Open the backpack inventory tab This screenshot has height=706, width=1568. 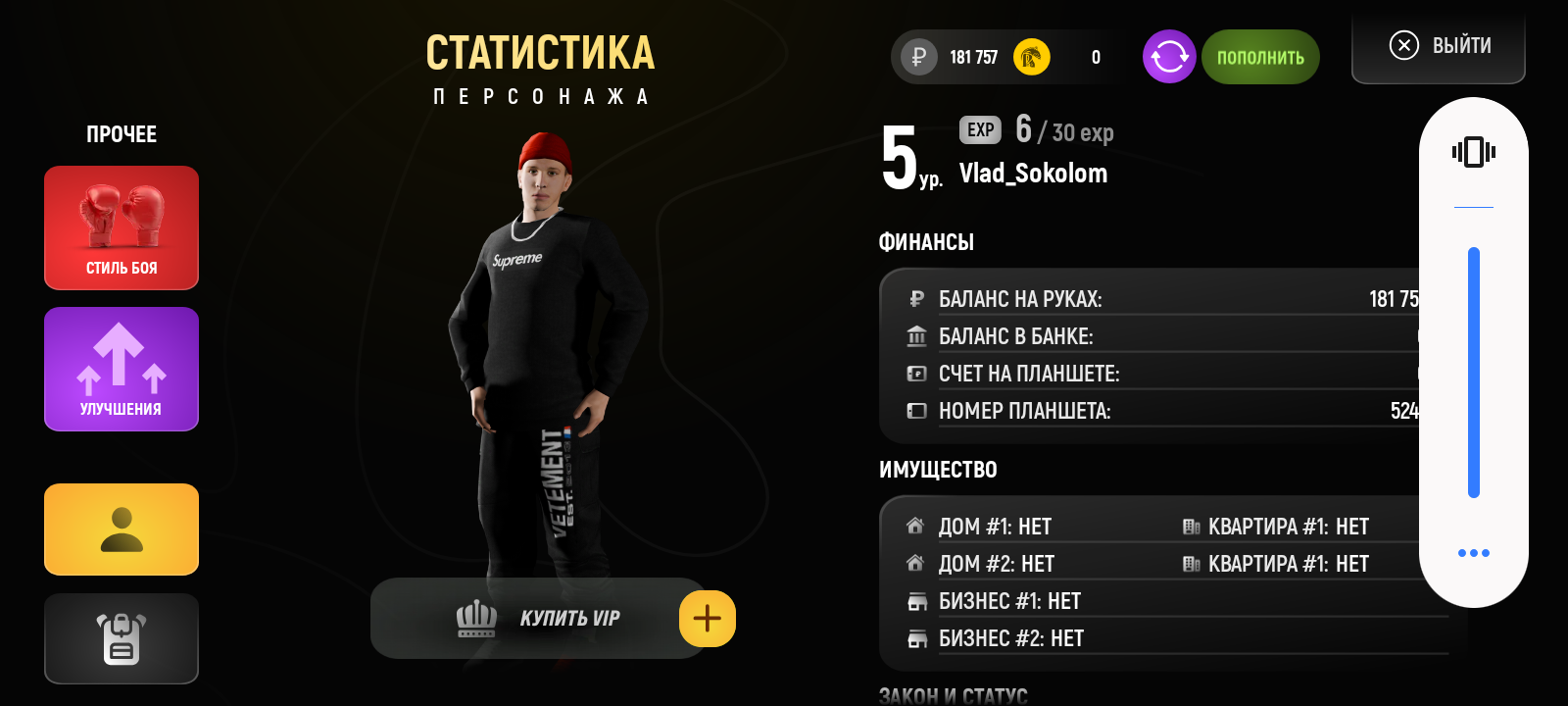tap(122, 638)
